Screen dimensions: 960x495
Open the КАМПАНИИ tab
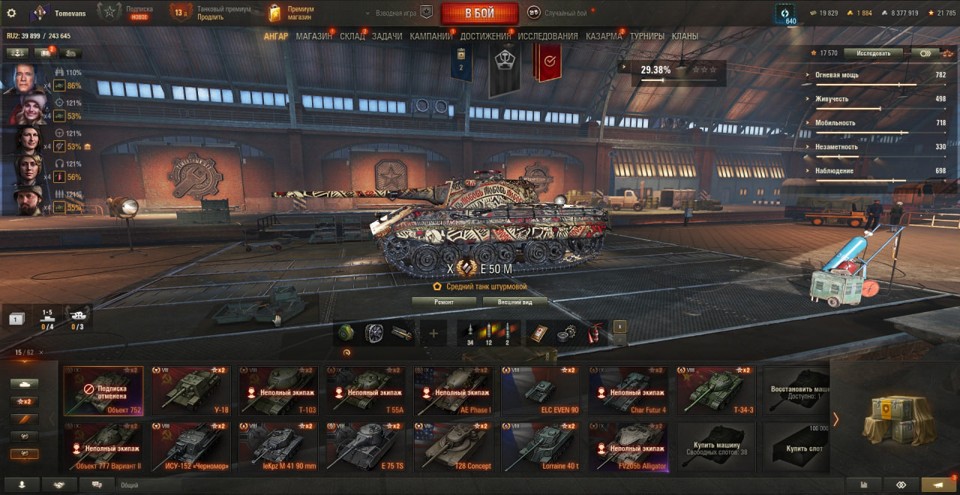431,36
